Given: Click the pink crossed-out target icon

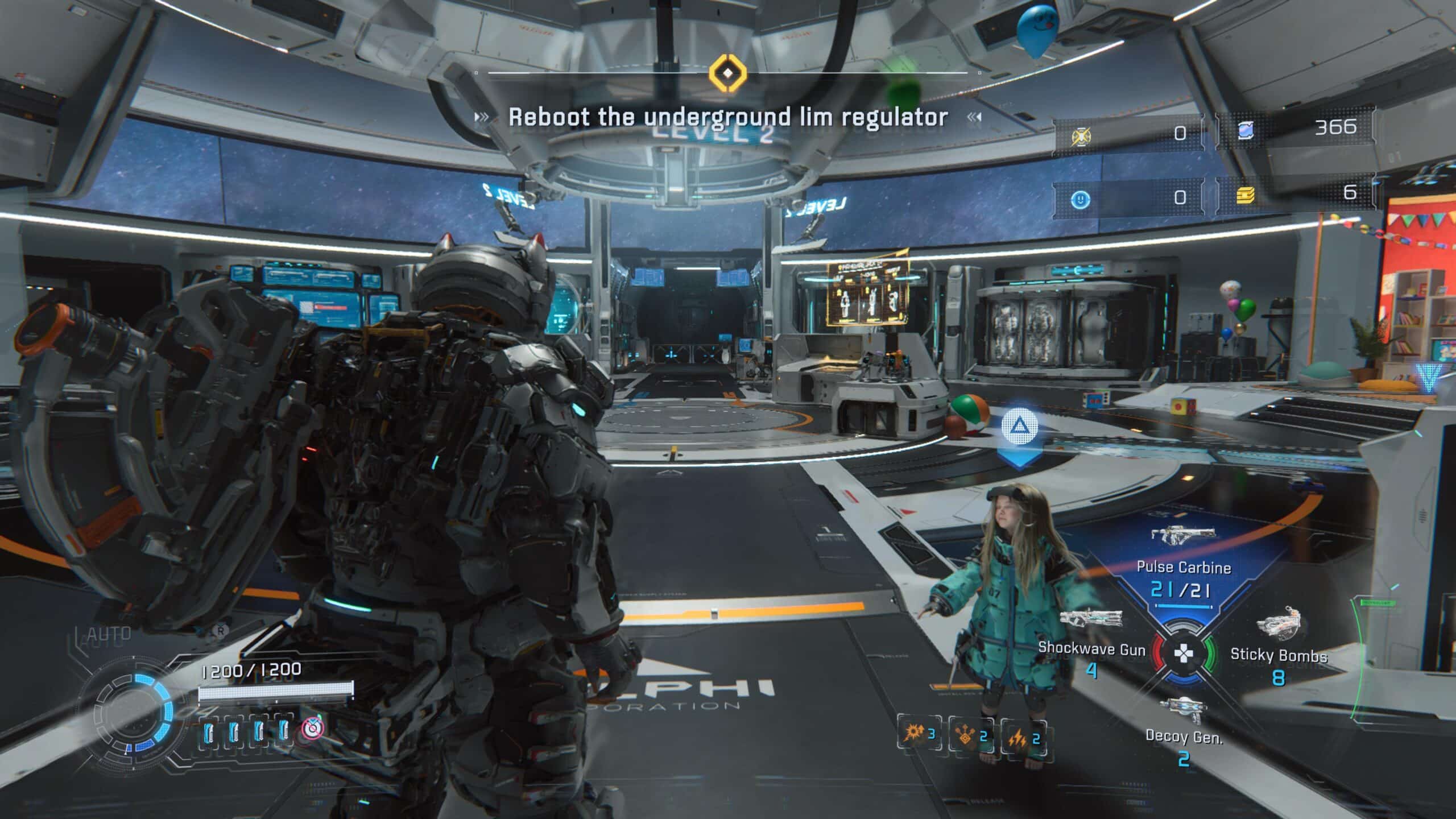Looking at the screenshot, I should pyautogui.click(x=312, y=729).
